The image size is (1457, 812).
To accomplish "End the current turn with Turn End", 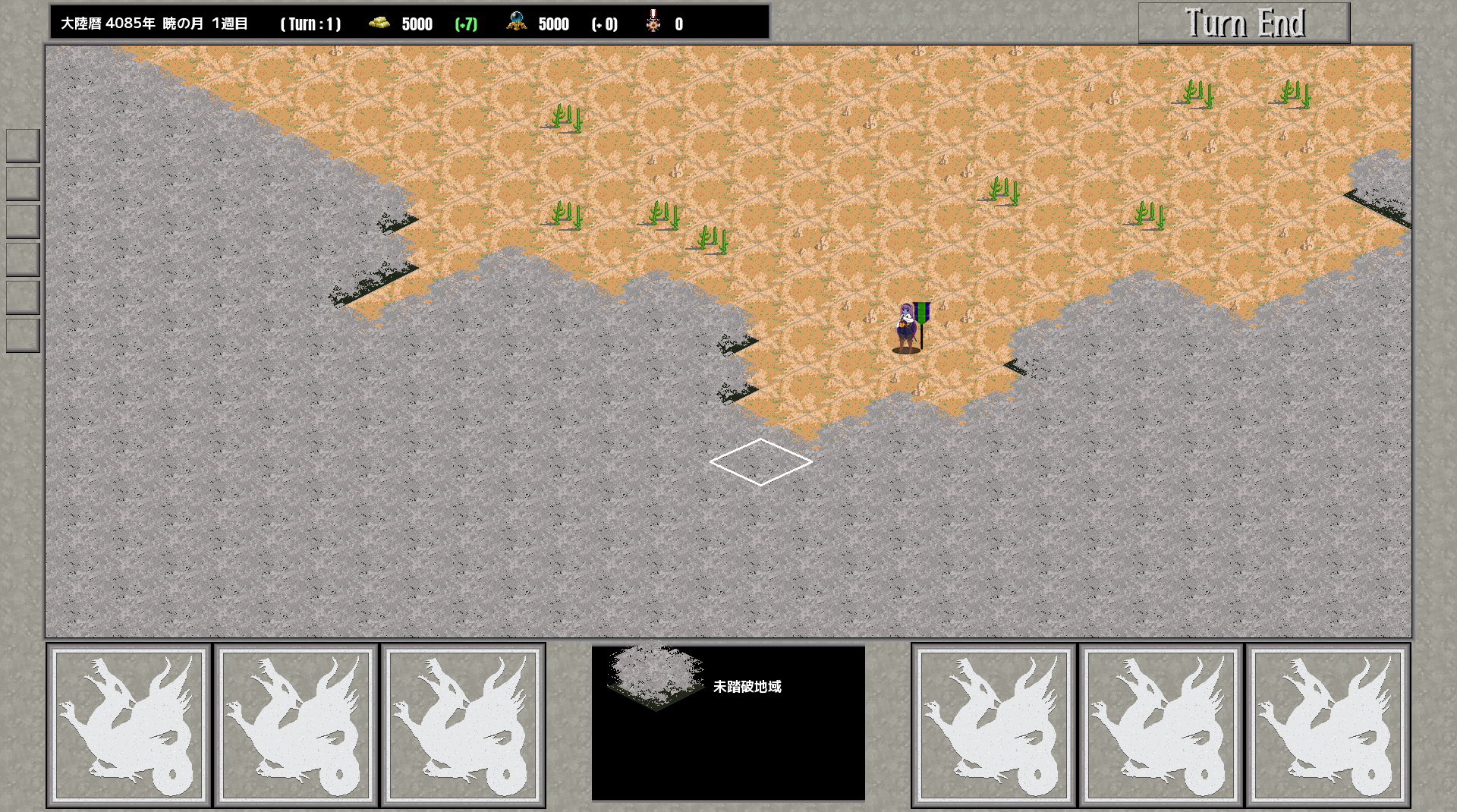I will point(1244,23).
